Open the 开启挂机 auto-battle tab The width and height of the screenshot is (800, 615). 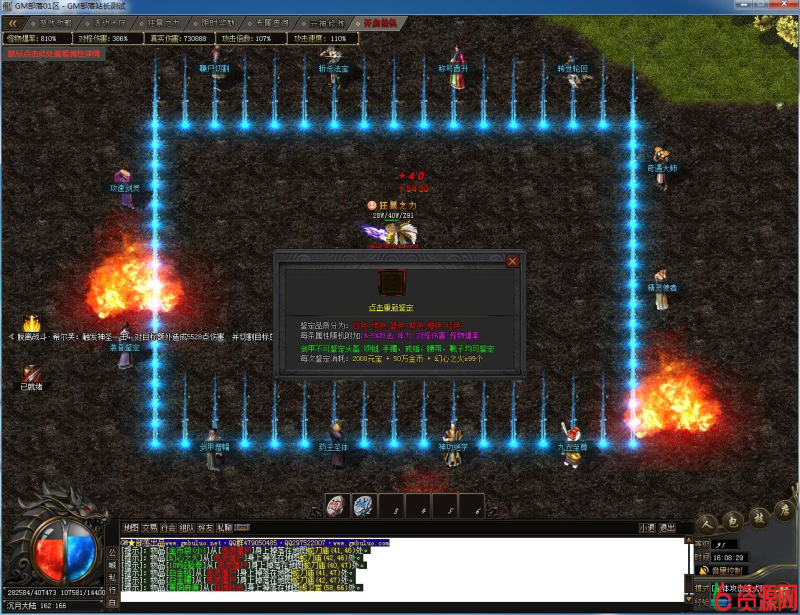pos(380,22)
